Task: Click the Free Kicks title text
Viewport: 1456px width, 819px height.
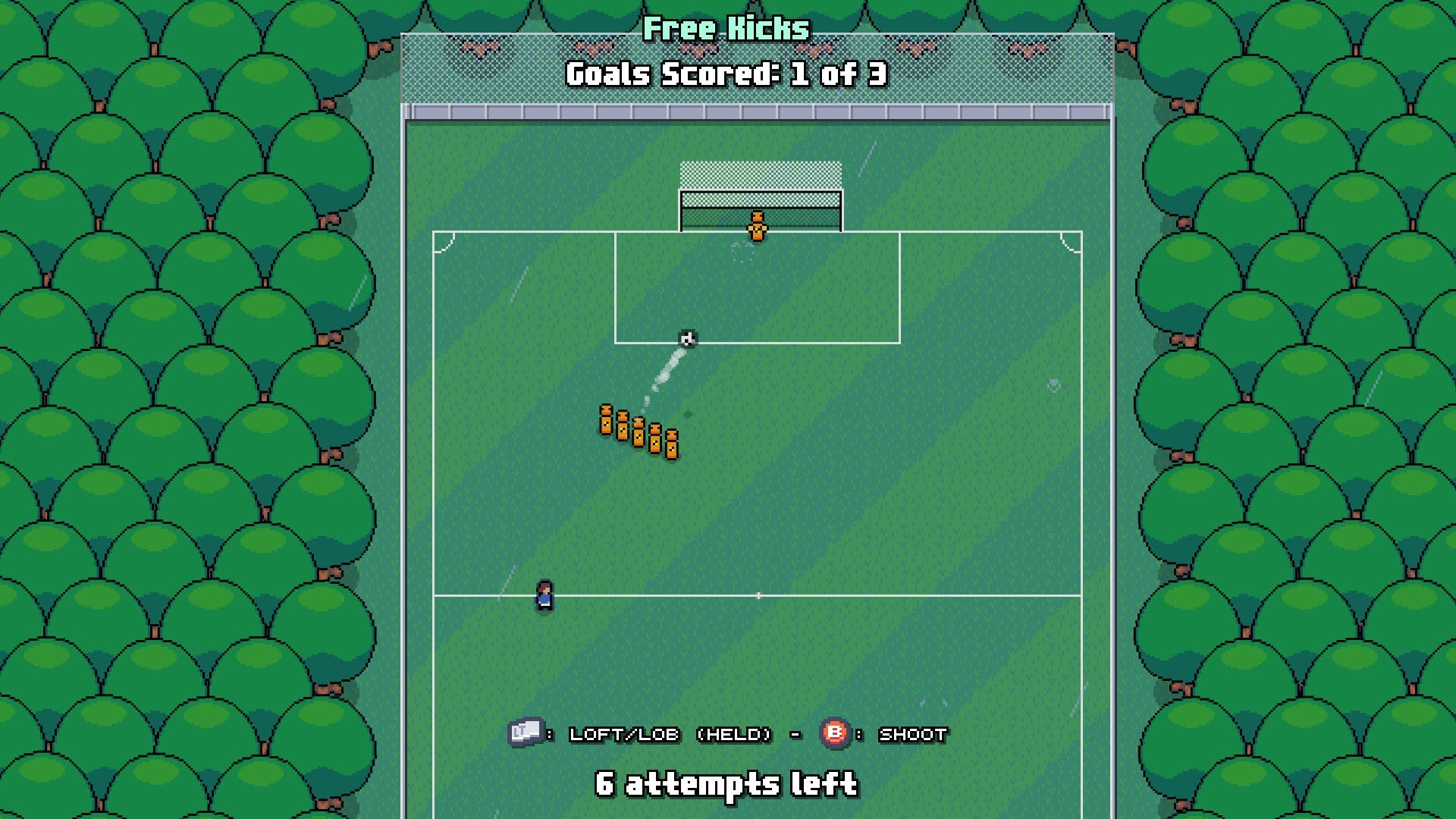Action: (726, 30)
